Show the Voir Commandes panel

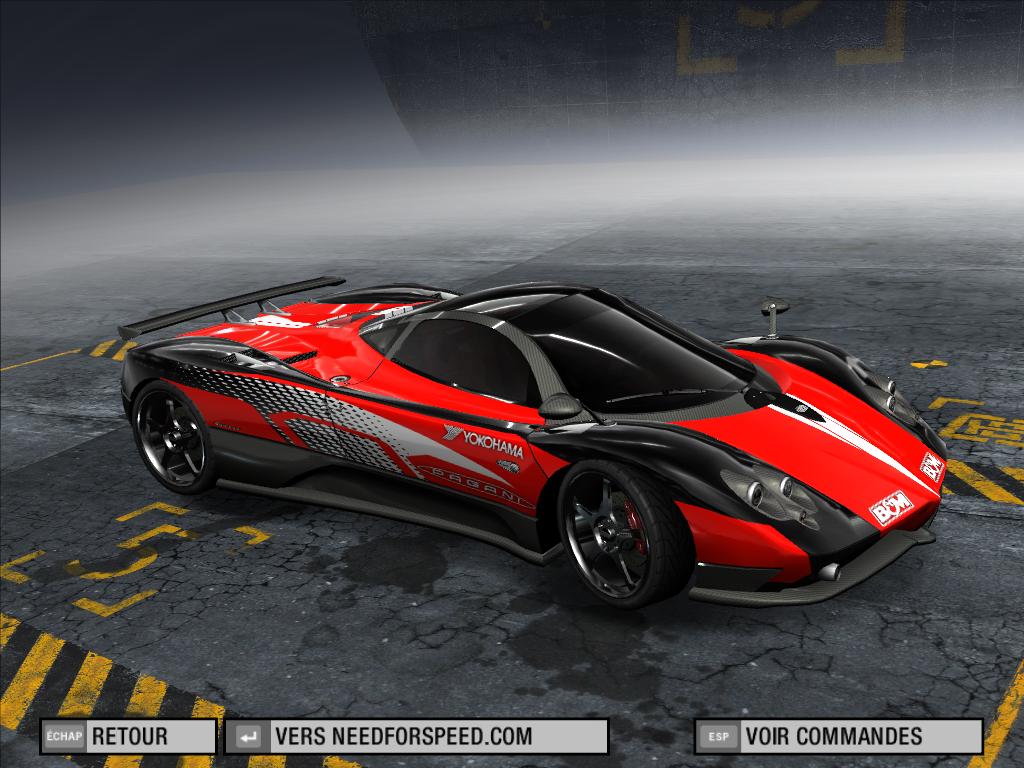838,737
